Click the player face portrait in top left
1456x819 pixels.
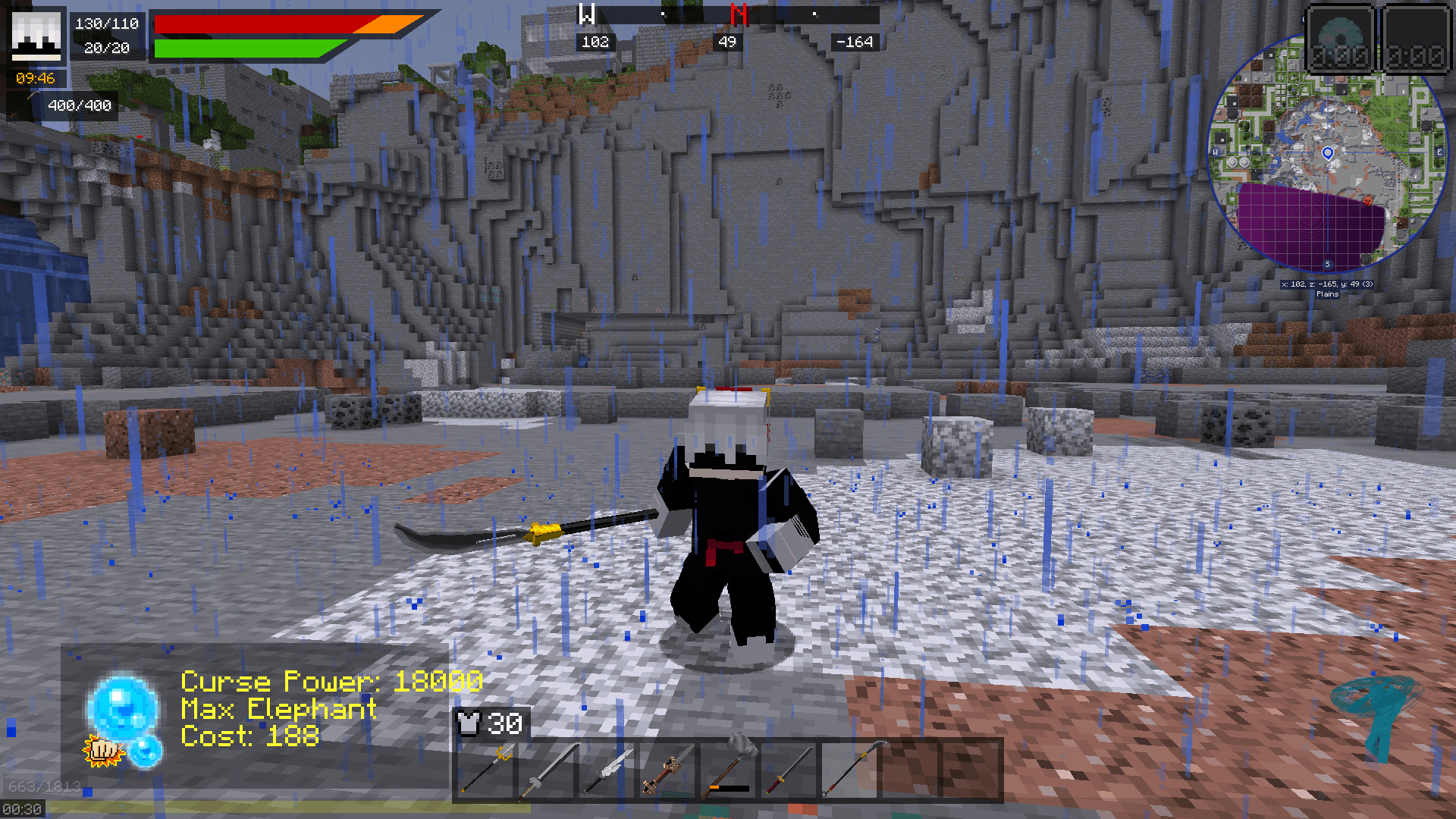(x=36, y=36)
